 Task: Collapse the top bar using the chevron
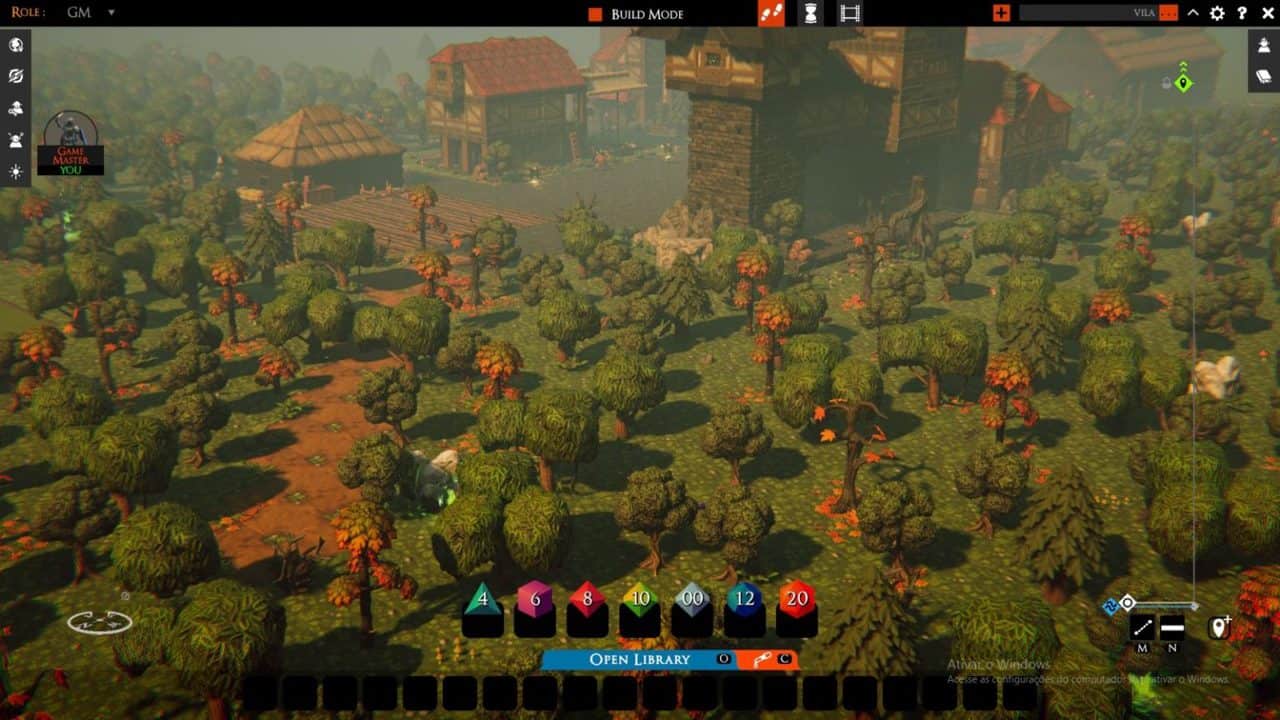coord(1192,13)
